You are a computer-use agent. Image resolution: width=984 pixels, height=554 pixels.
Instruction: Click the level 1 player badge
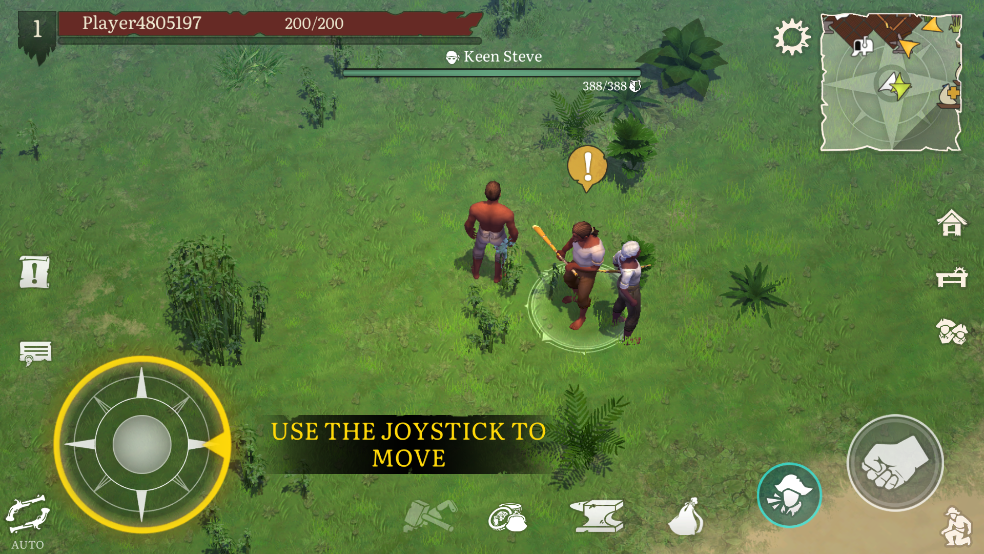pyautogui.click(x=37, y=28)
